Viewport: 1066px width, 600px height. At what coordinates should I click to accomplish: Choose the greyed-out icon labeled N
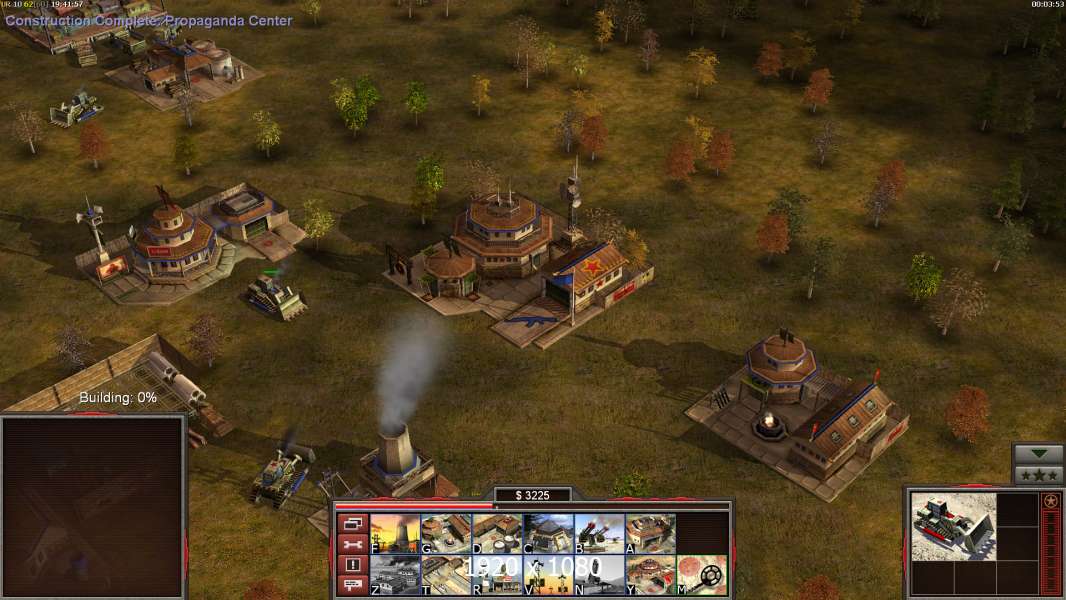coord(599,575)
